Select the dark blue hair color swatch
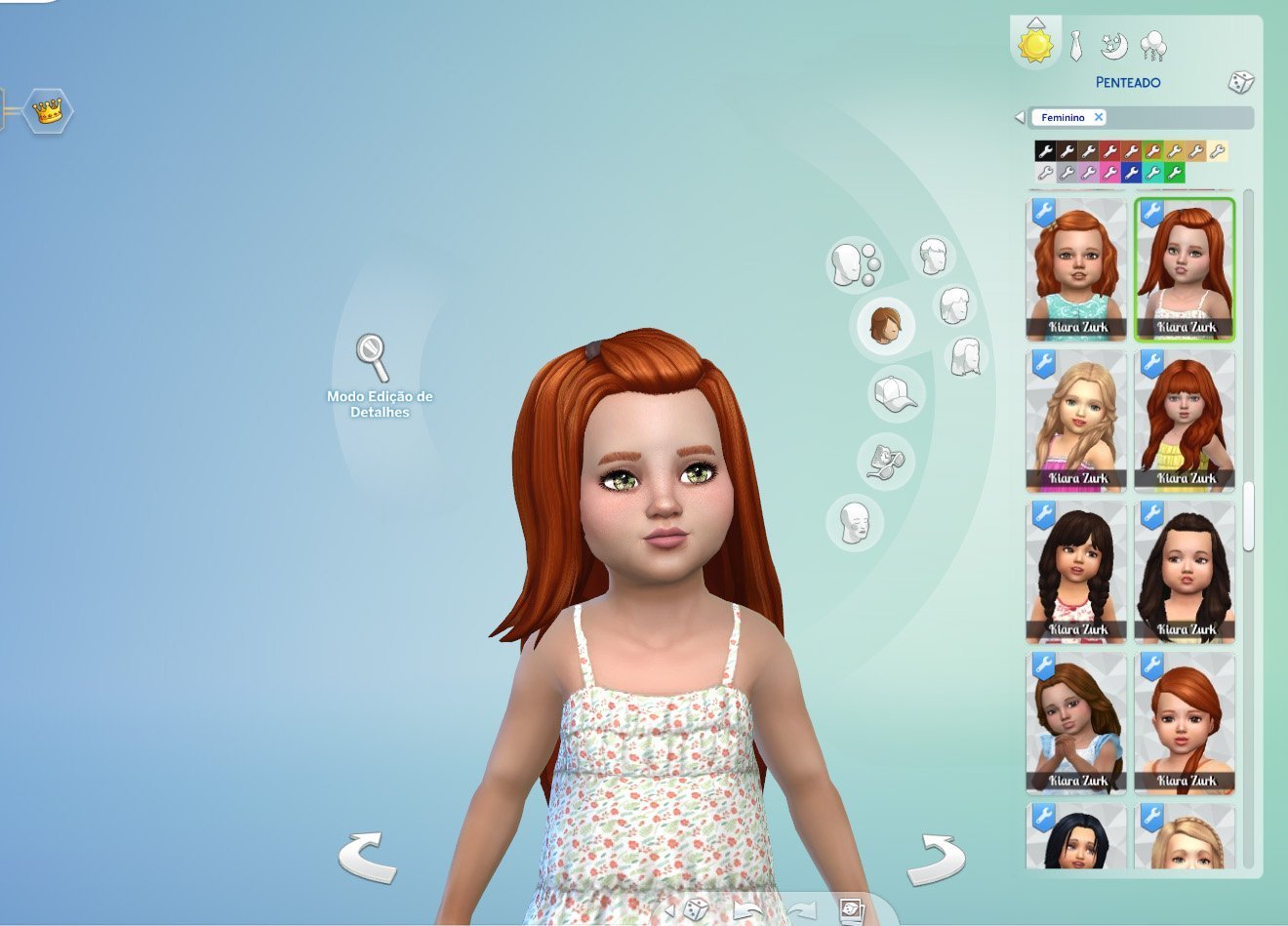Viewport: 1288px width, 926px height. click(x=1131, y=173)
